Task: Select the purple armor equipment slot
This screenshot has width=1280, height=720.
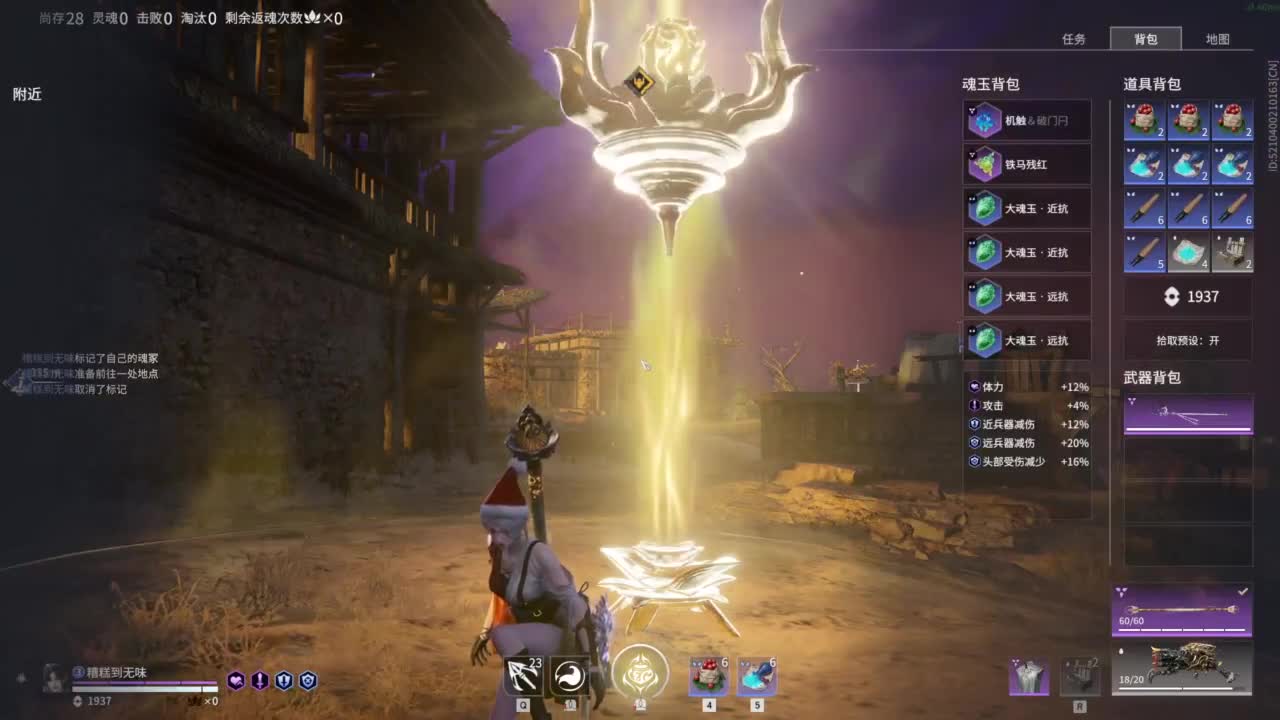Action: click(x=1029, y=676)
